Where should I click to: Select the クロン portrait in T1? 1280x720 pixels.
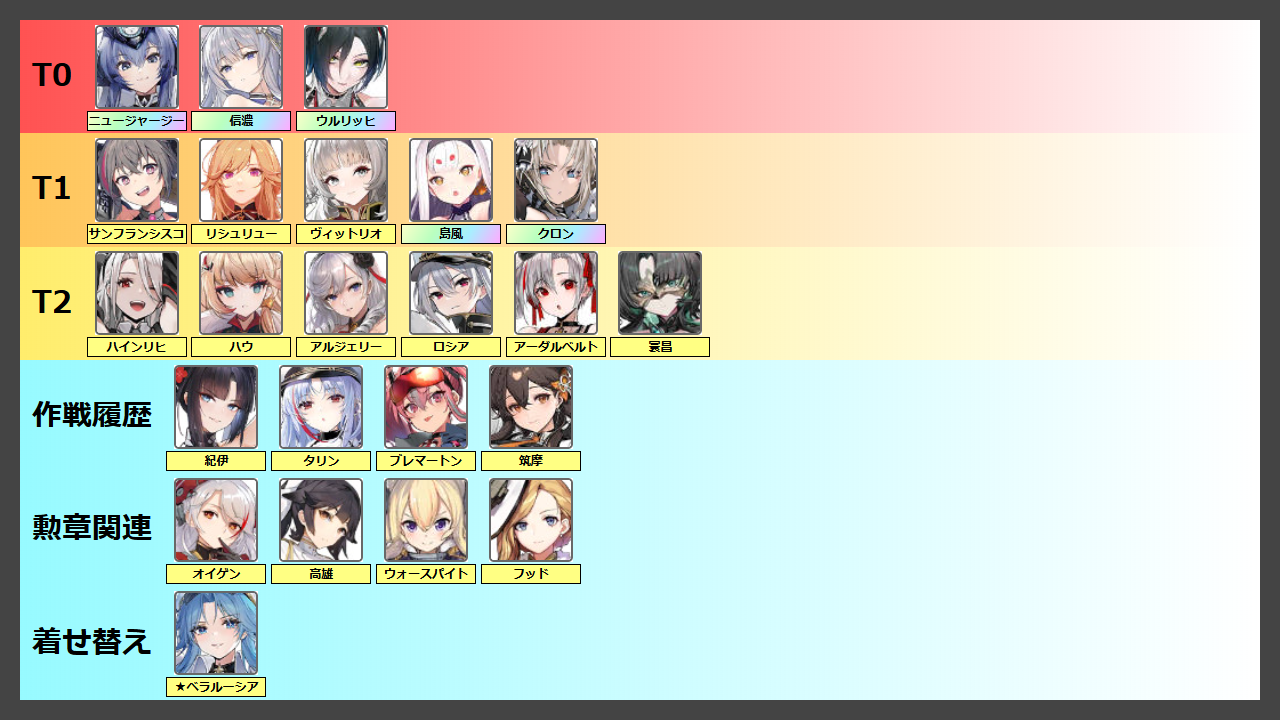coord(556,180)
